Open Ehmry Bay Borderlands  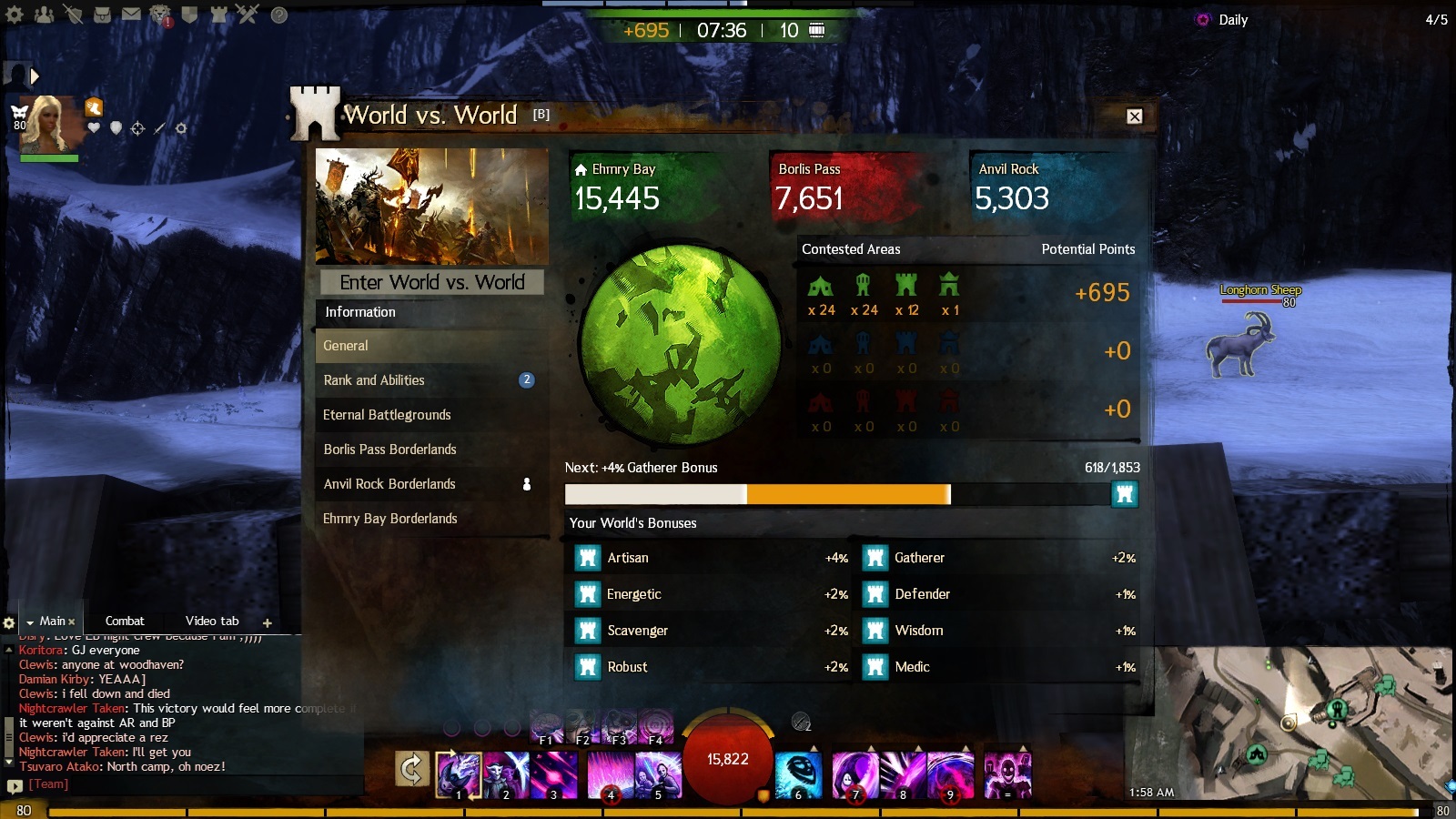(431, 519)
